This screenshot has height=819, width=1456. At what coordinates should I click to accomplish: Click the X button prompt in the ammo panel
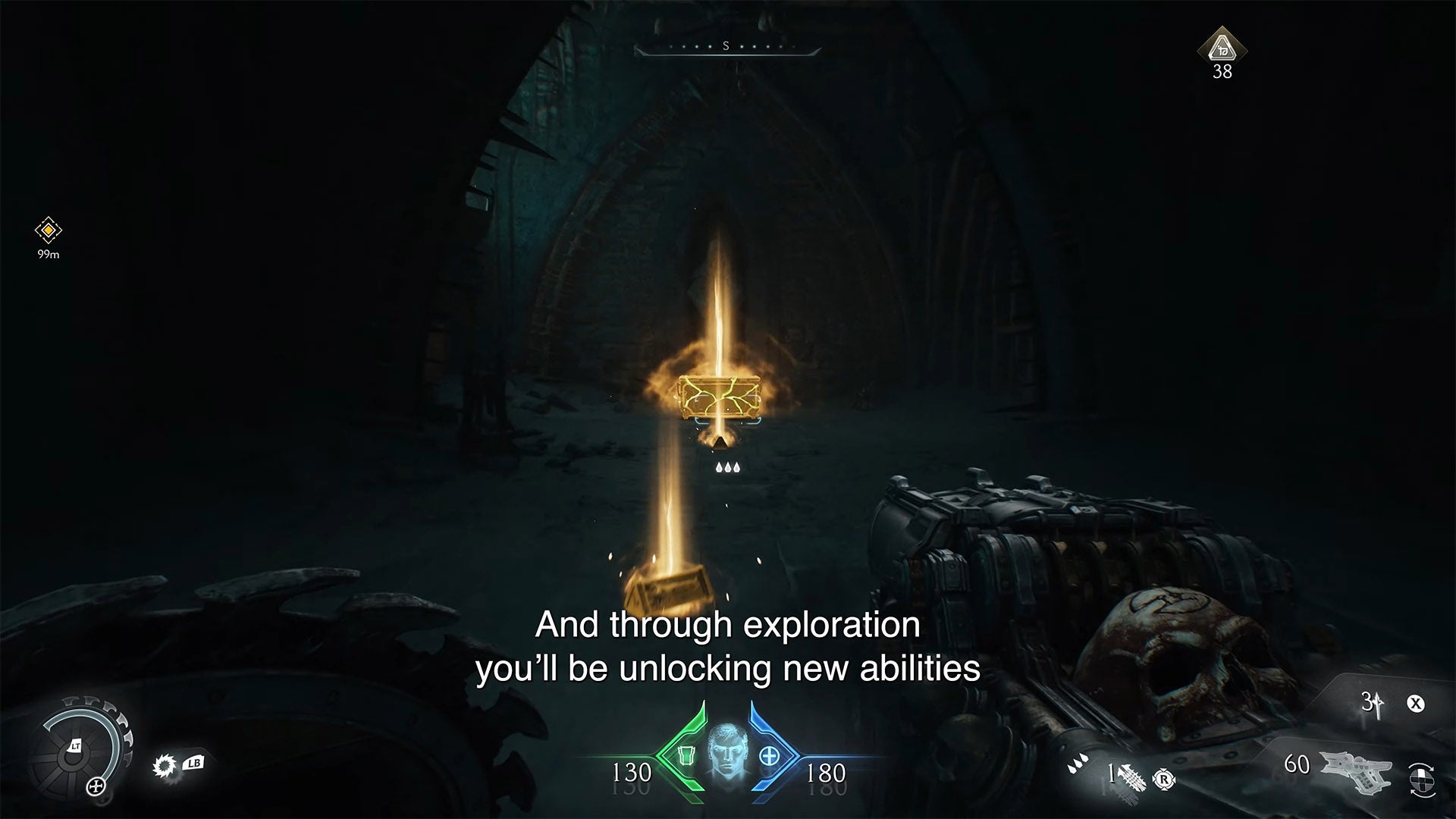pyautogui.click(x=1415, y=705)
